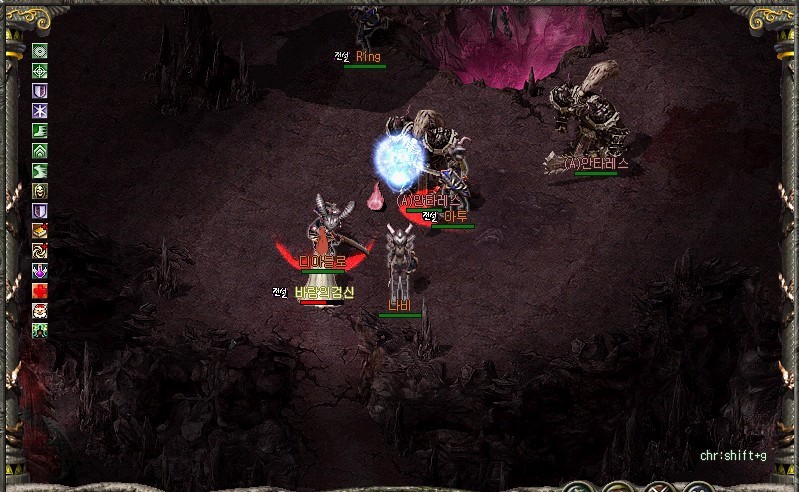The height and width of the screenshot is (492, 799).
Task: Select the Santa face icon
Action: pyautogui.click(x=40, y=310)
